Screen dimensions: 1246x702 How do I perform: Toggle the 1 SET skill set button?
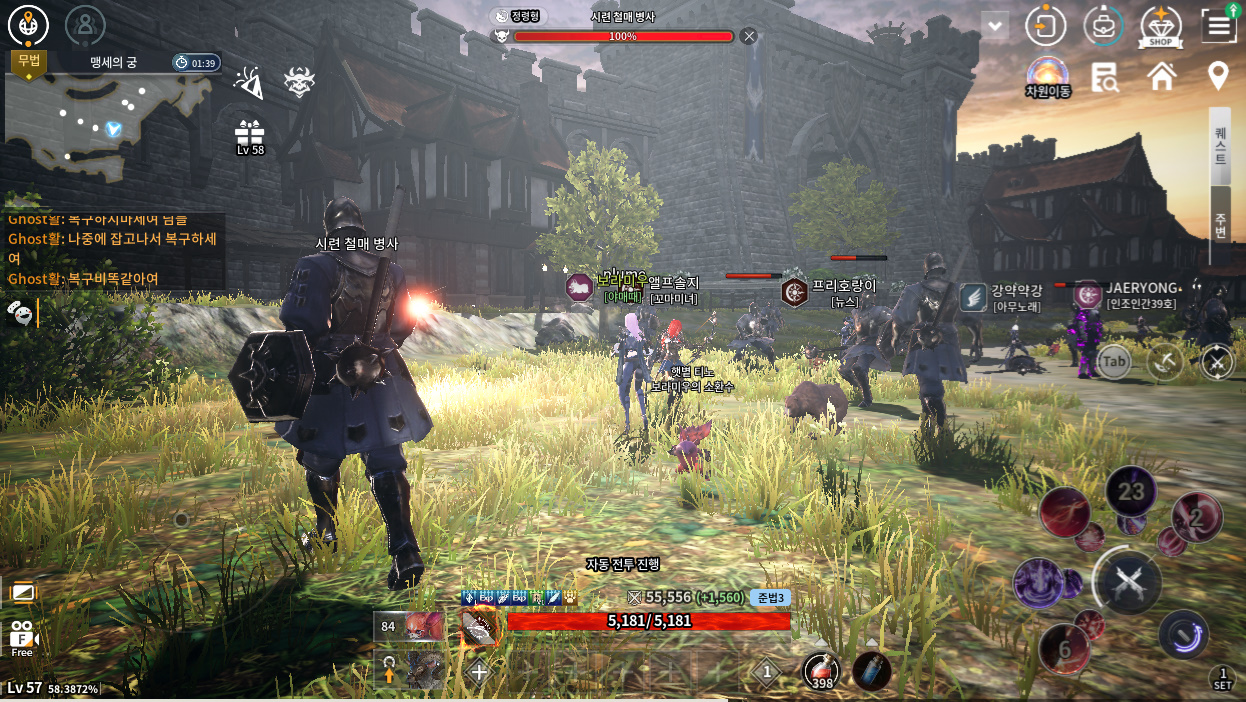1221,678
